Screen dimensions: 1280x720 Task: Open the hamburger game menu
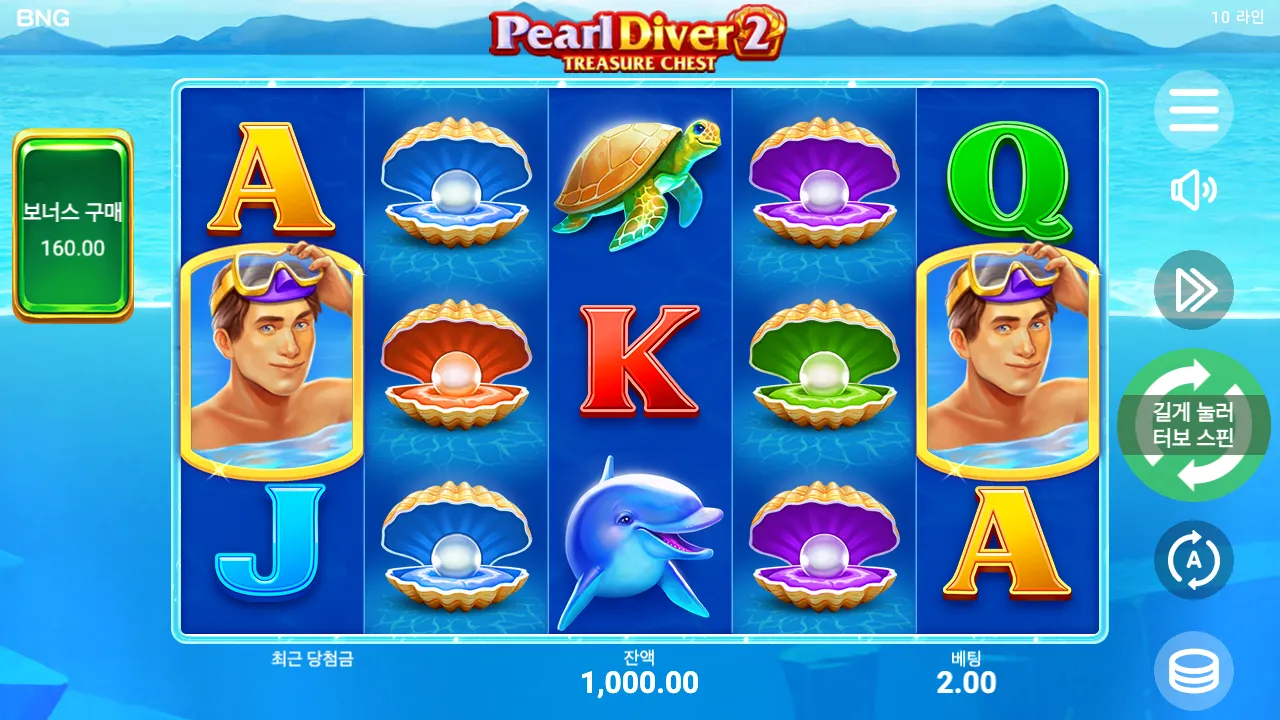(1194, 111)
